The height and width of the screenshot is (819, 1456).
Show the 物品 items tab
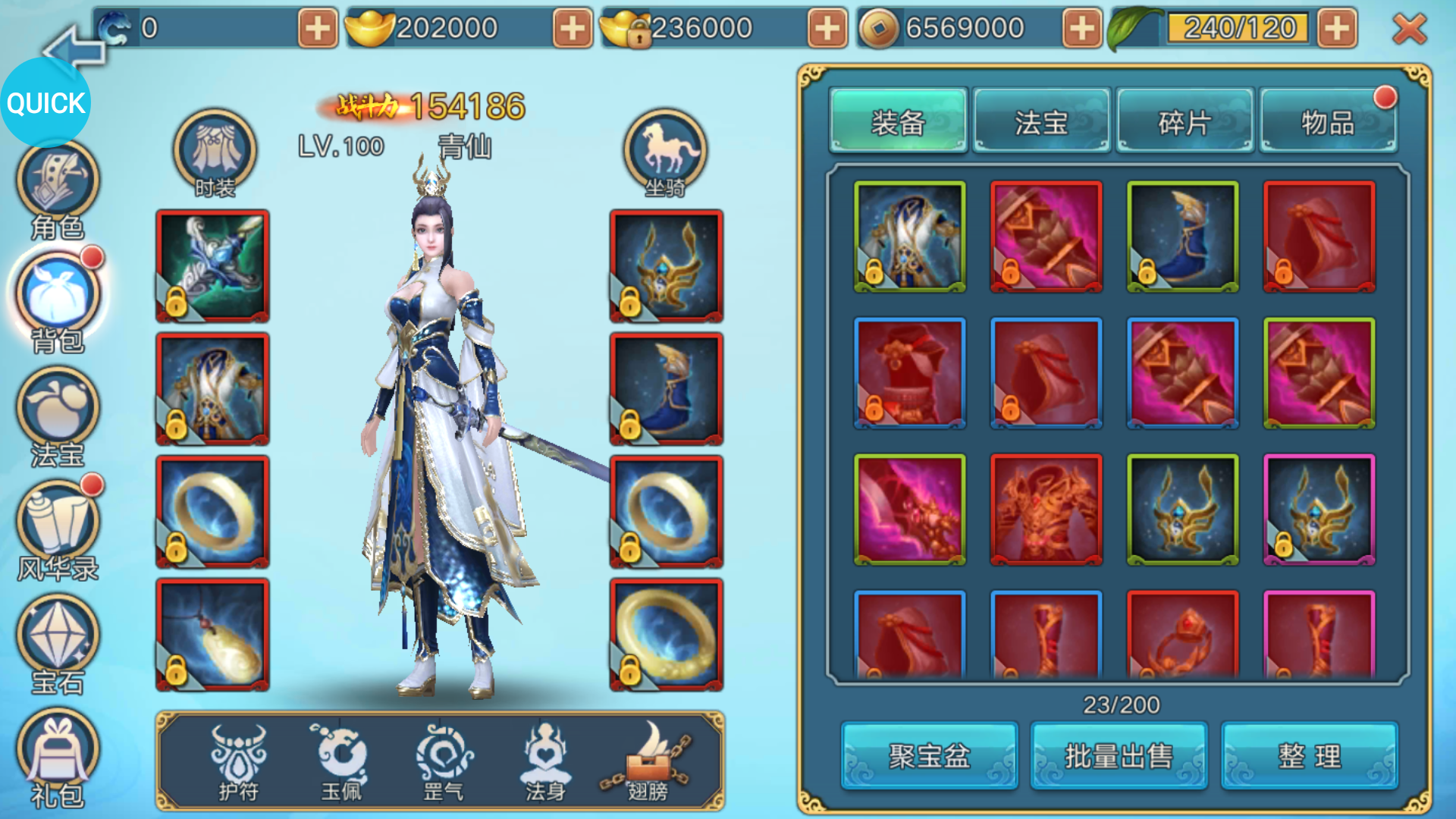point(1328,121)
